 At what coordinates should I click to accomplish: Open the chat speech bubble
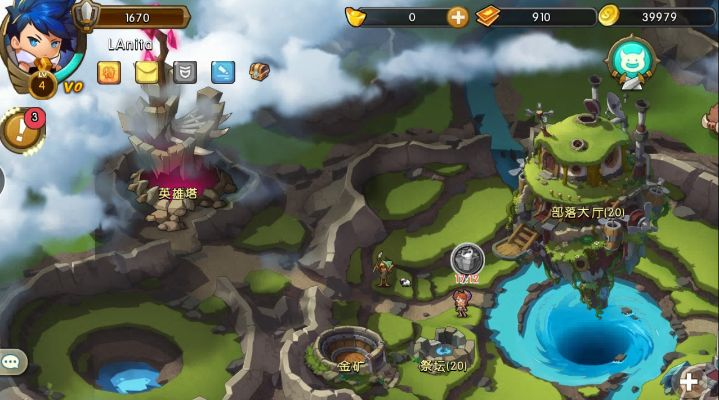(12, 363)
